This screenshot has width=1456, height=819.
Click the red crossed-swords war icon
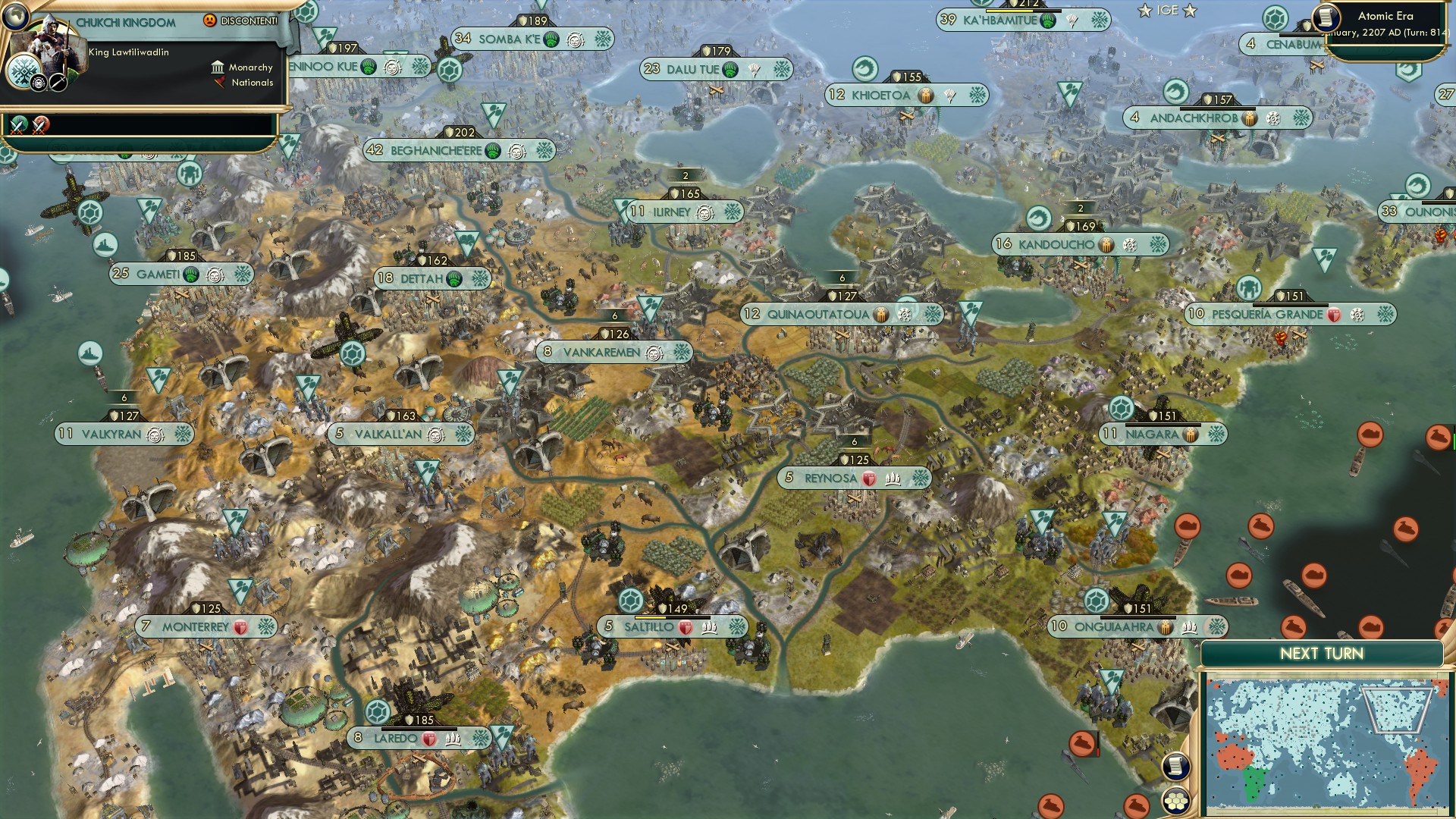coord(41,124)
